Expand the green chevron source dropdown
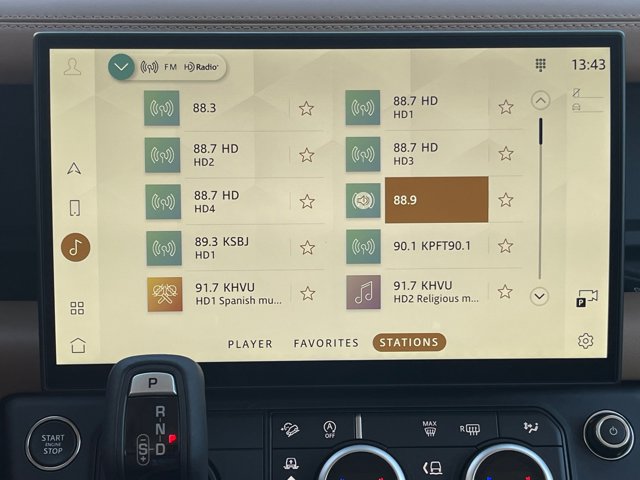This screenshot has width=640, height=480. click(x=121, y=67)
